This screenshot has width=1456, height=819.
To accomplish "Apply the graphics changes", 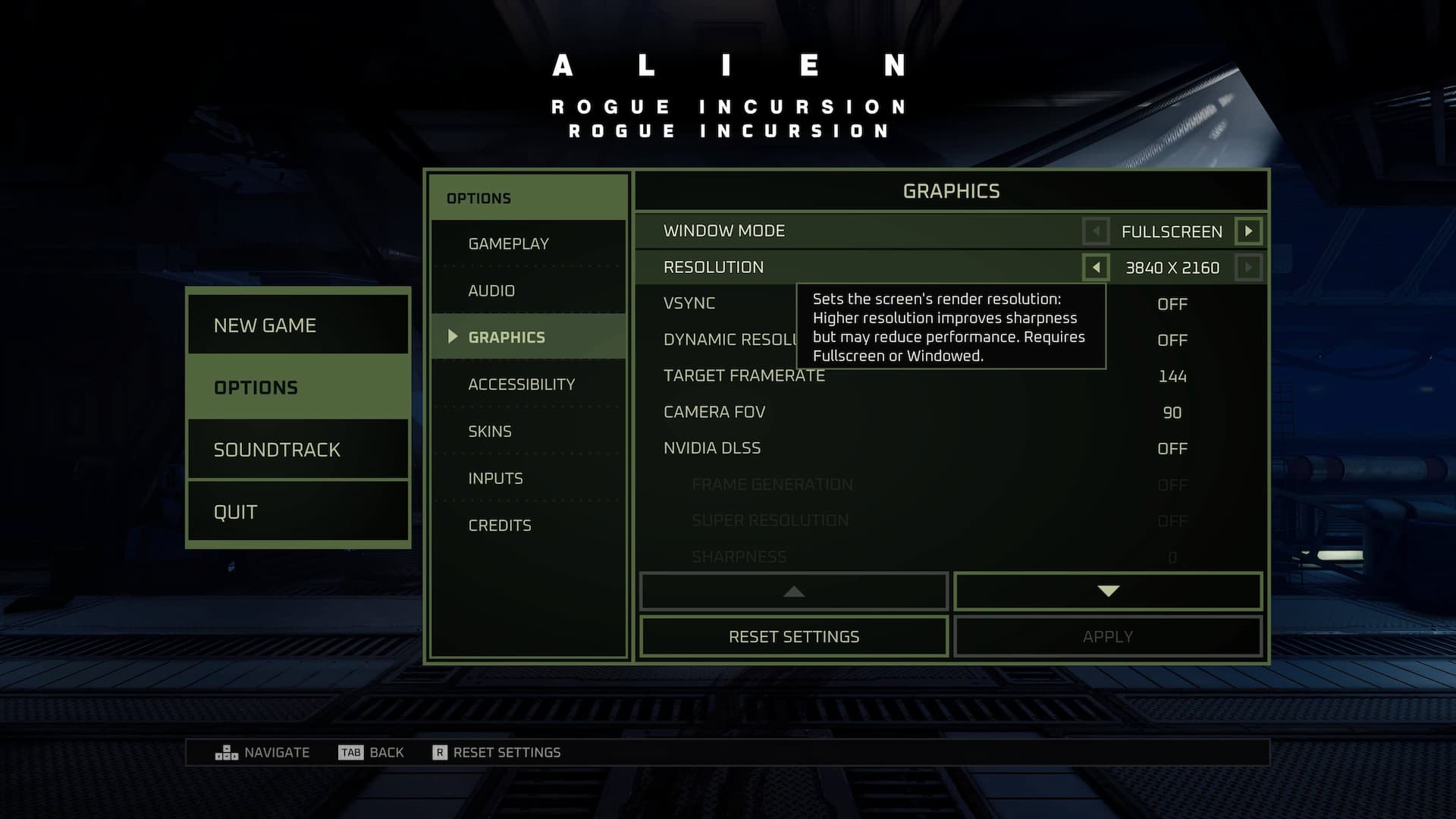I will pyautogui.click(x=1108, y=637).
